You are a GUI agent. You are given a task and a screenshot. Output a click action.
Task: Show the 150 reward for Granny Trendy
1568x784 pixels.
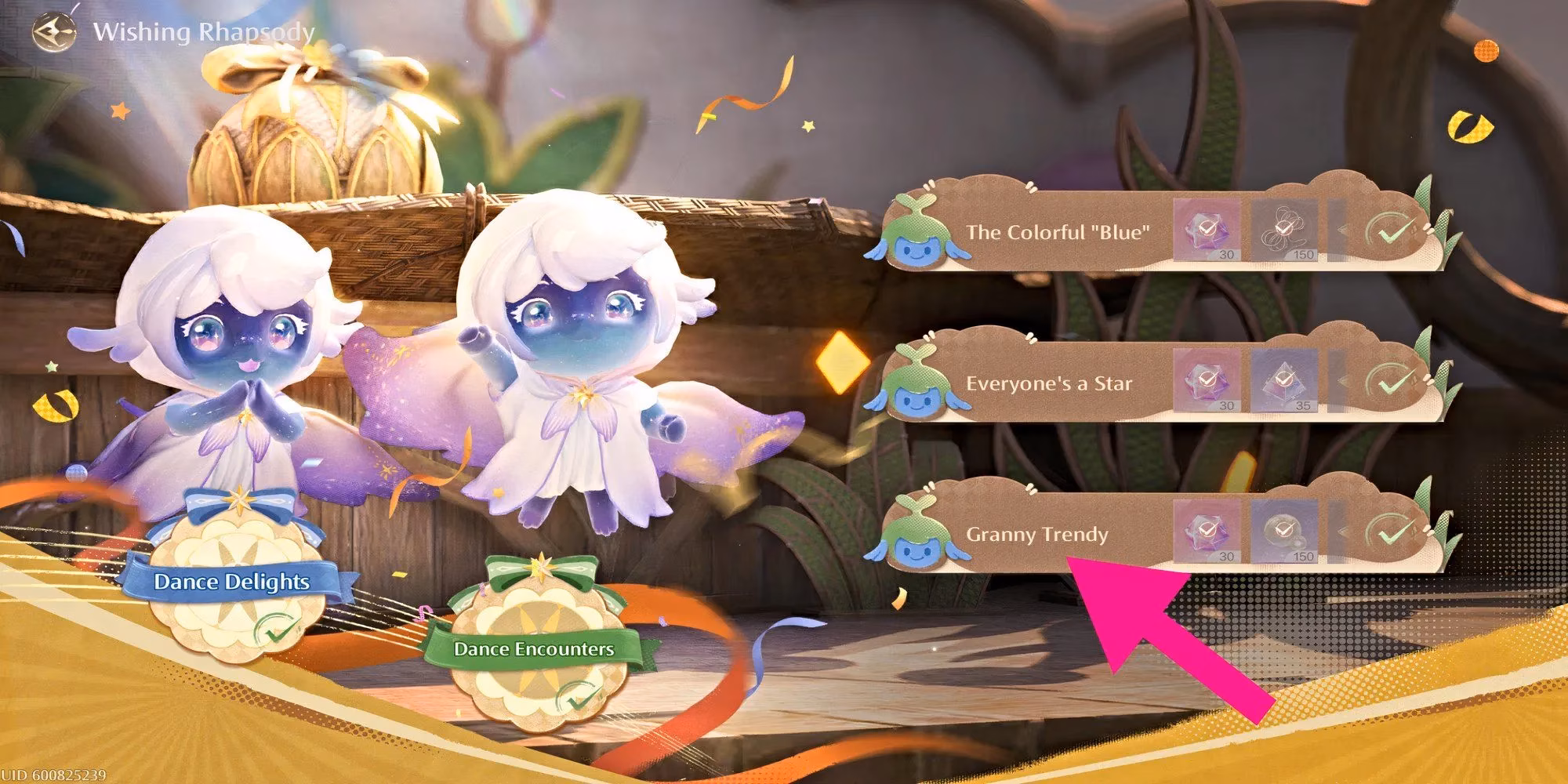tap(1283, 533)
